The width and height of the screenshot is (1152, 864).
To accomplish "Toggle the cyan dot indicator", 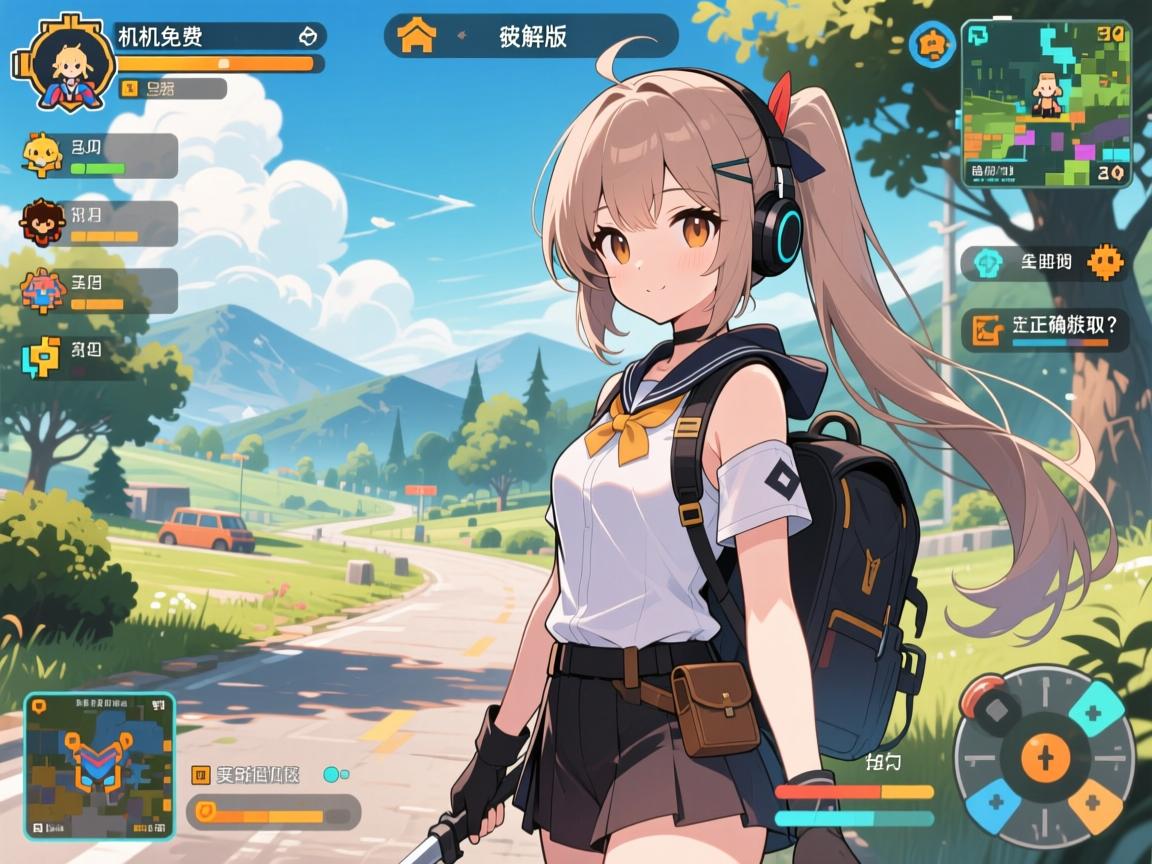I will [x=331, y=774].
